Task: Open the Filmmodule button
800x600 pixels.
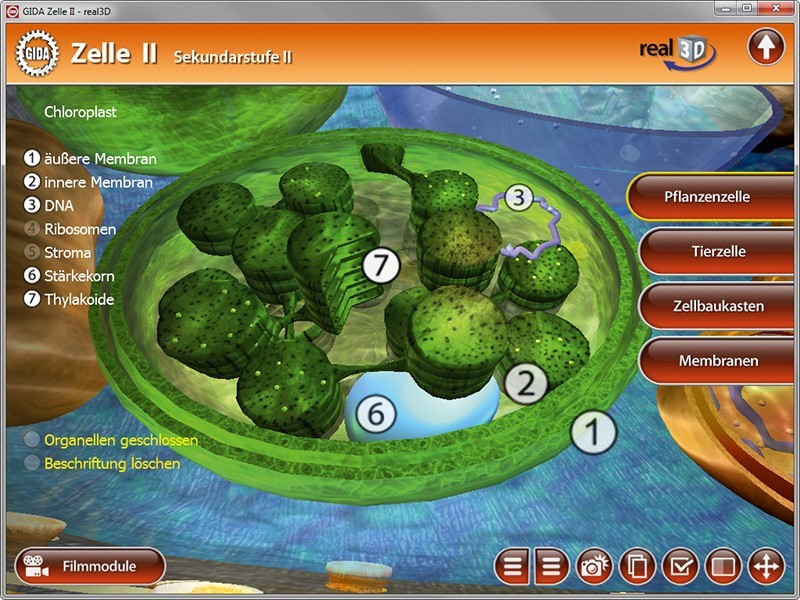Action: 89,566
